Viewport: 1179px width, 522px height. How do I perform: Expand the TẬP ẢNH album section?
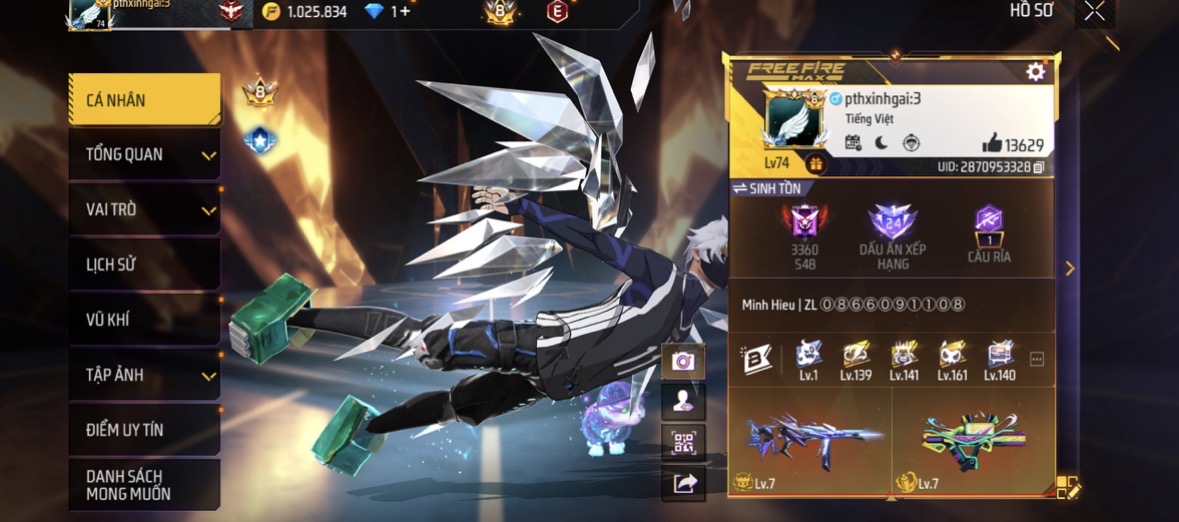click(144, 375)
